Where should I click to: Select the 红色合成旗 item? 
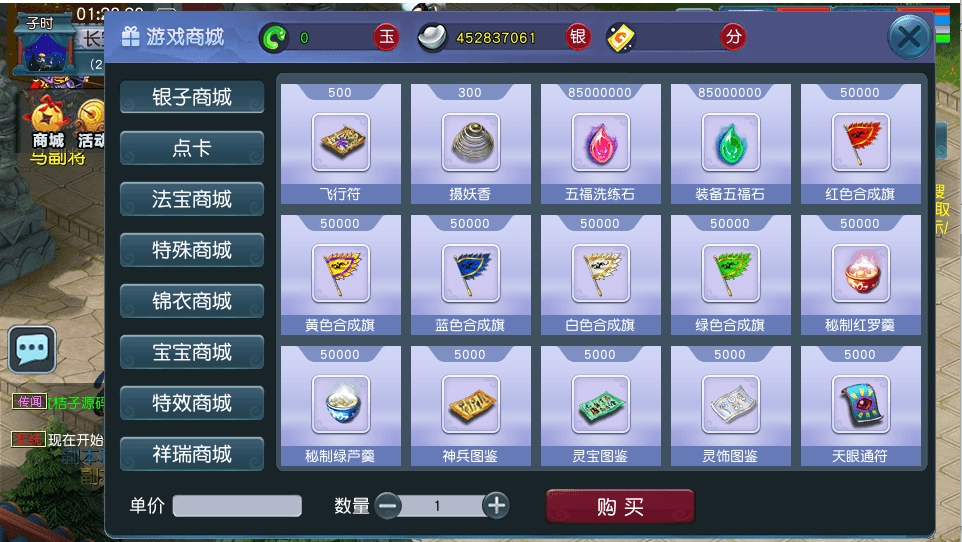click(x=860, y=143)
